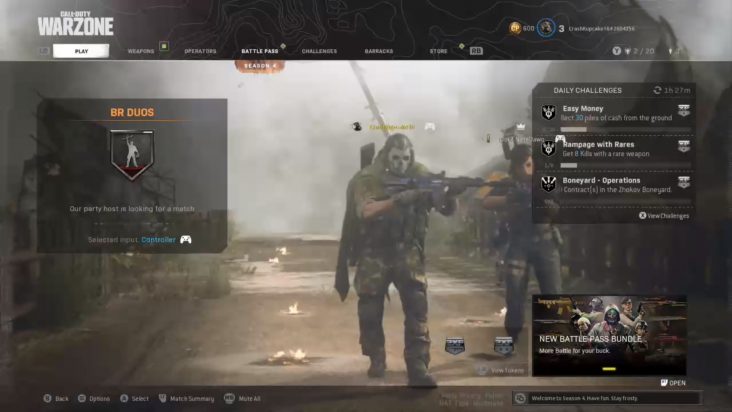Open the Weapons tab
The width and height of the screenshot is (732, 412).
point(141,51)
